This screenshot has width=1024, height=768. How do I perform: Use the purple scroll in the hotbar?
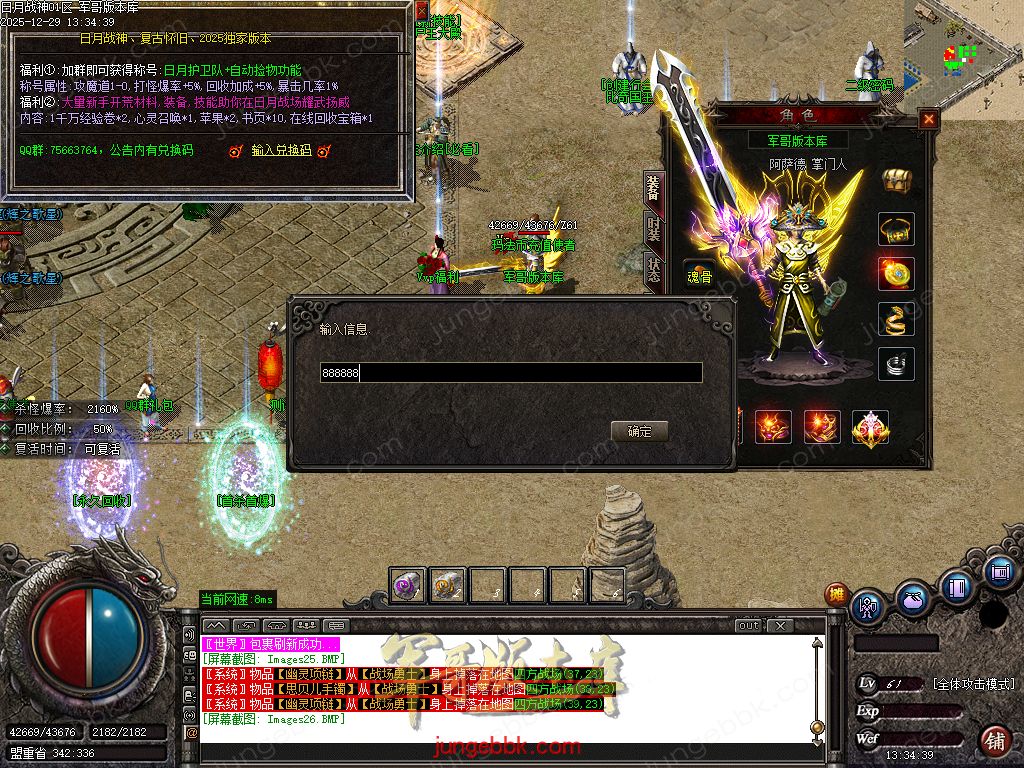point(407,585)
